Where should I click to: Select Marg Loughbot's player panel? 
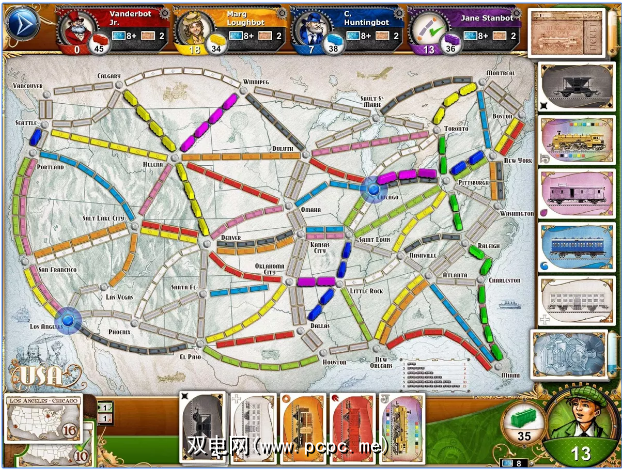pyautogui.click(x=229, y=30)
